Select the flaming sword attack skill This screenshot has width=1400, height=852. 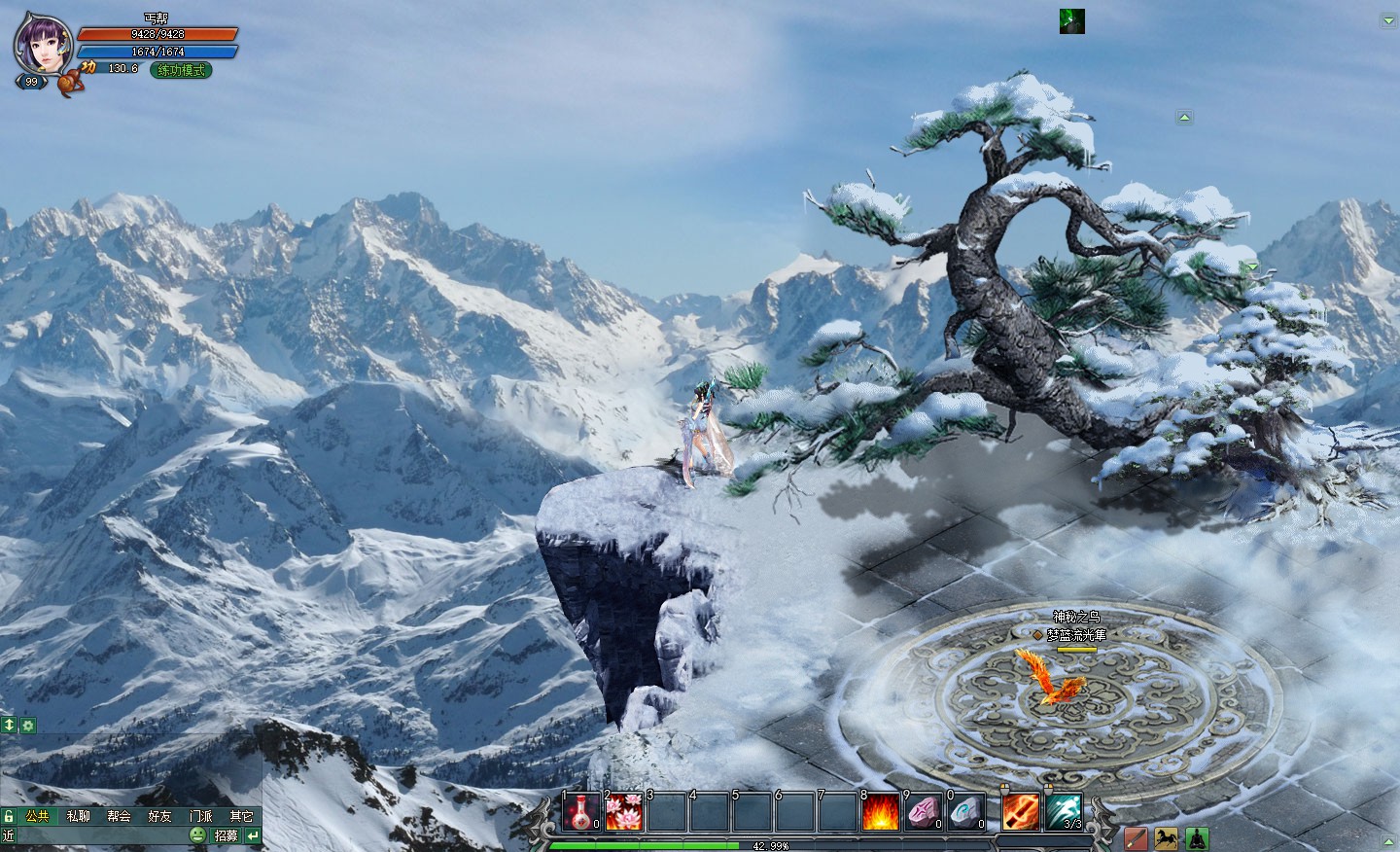click(x=1021, y=812)
